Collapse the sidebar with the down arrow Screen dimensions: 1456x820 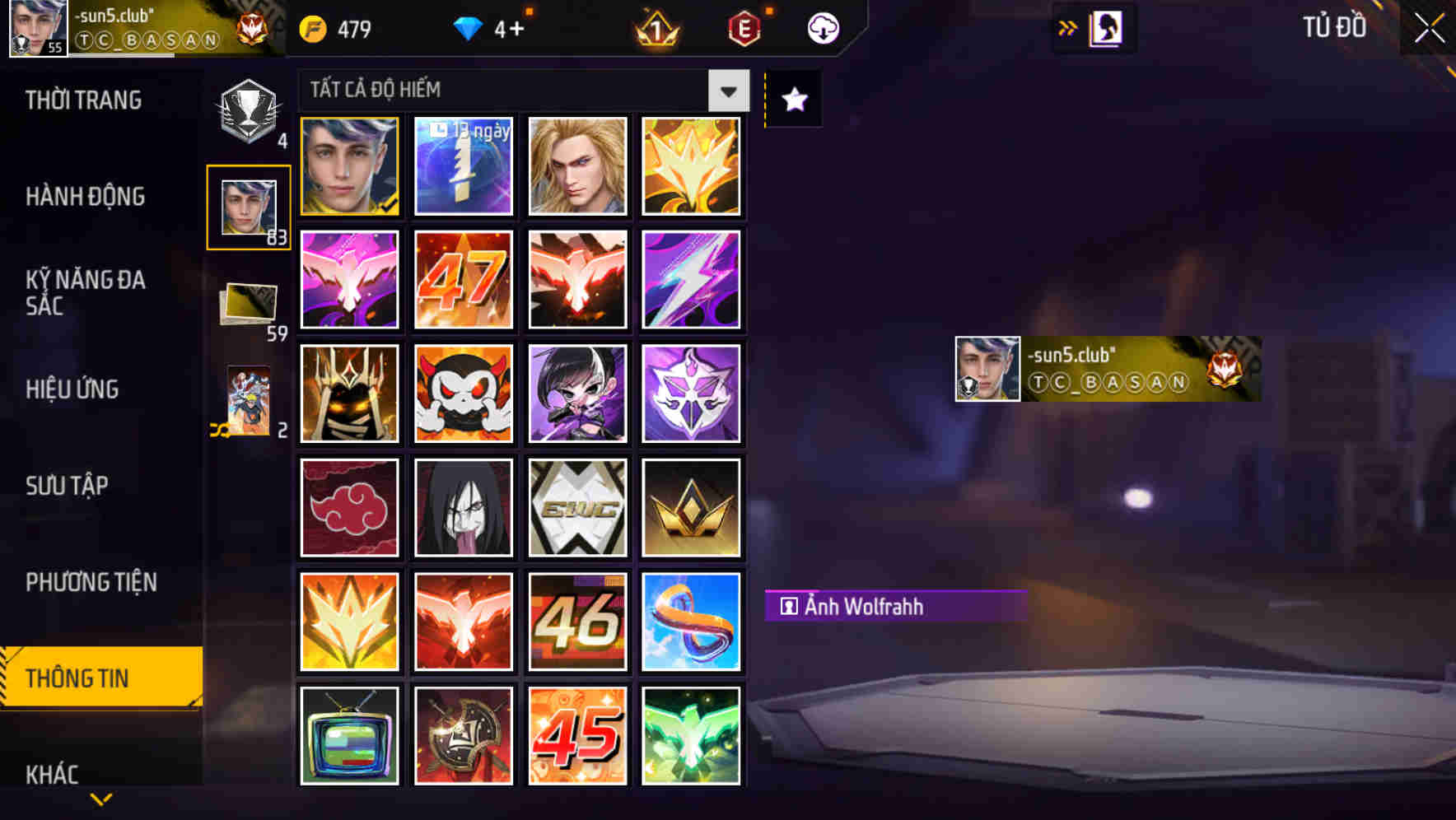(x=99, y=797)
